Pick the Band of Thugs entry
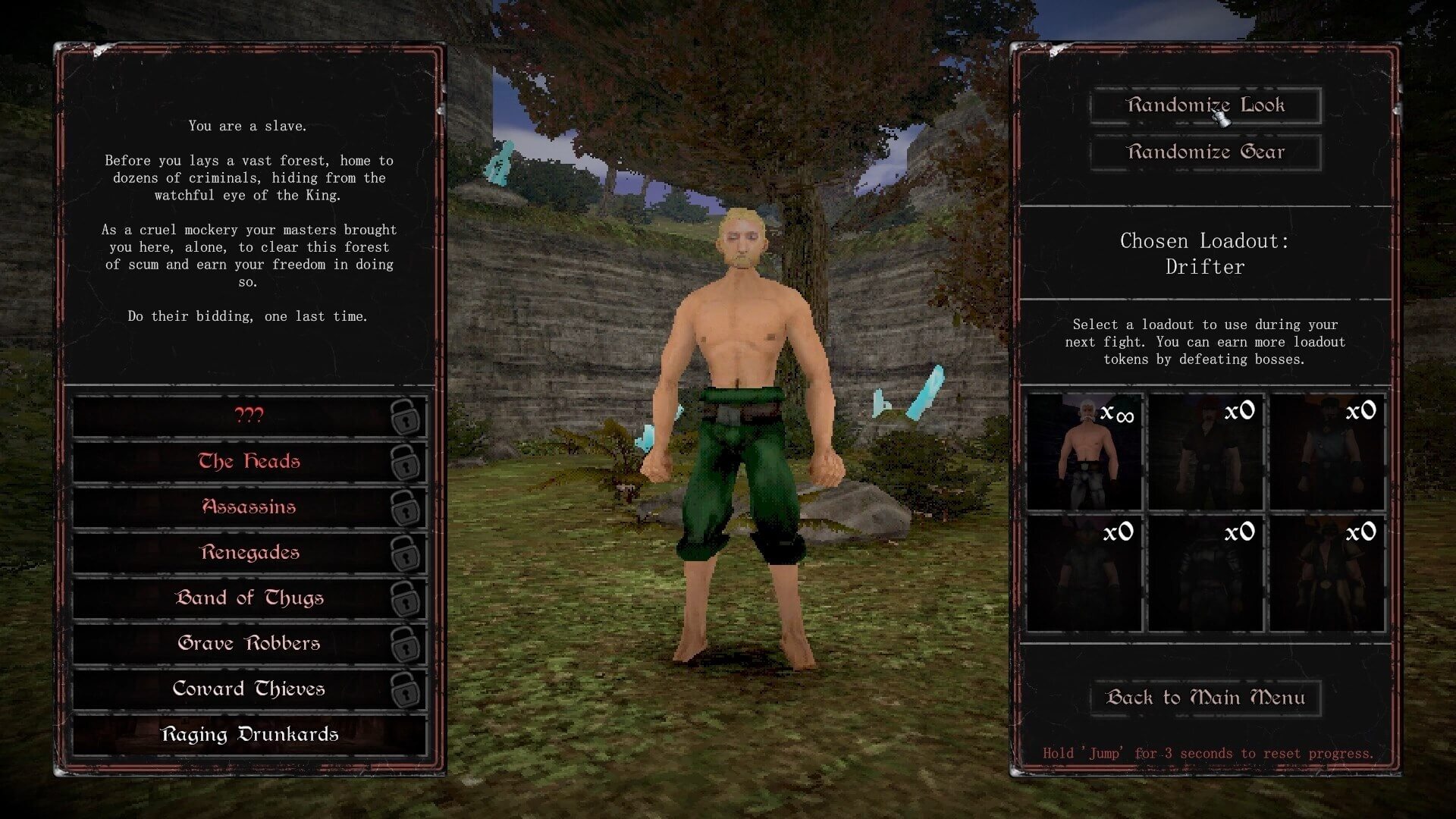Viewport: 1456px width, 819px height. pos(249,598)
